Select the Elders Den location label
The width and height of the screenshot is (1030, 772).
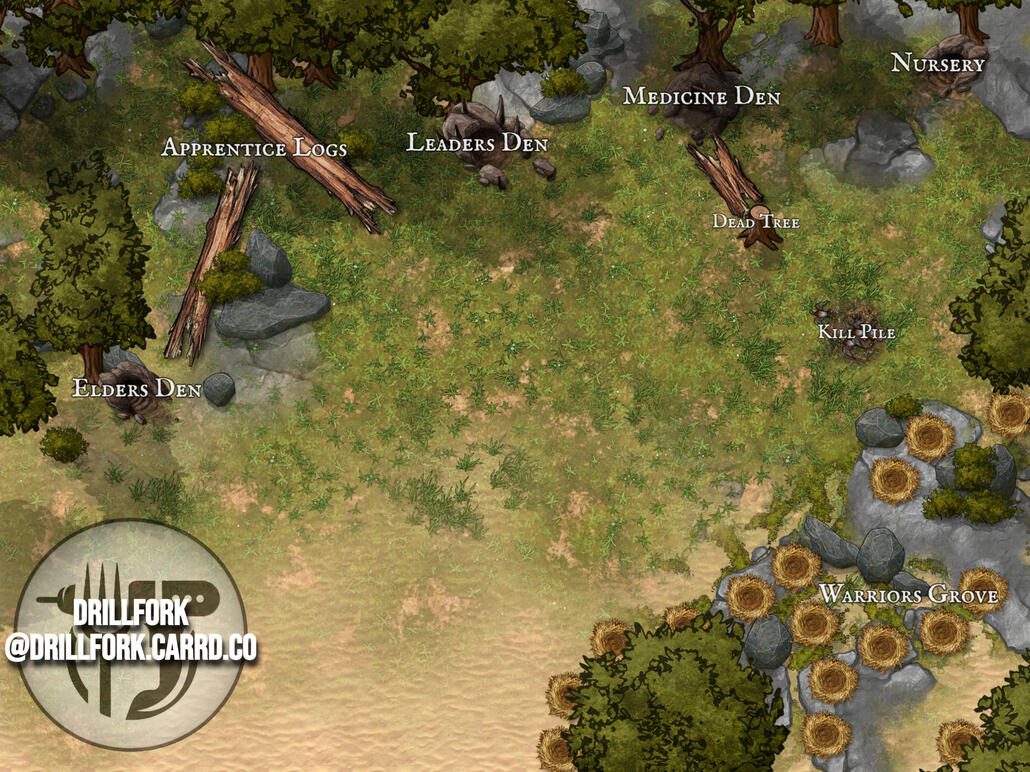137,389
